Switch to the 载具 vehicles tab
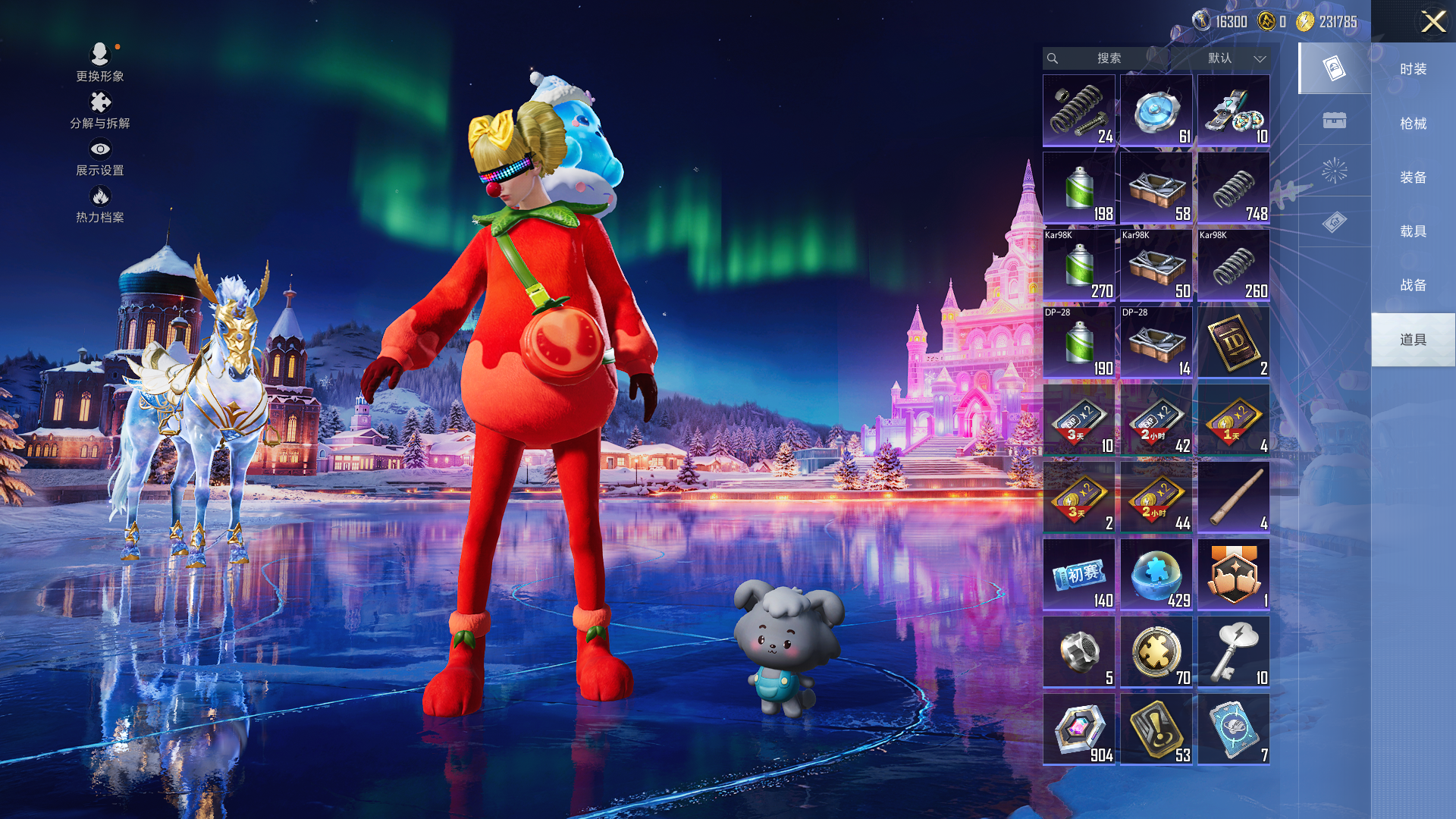The width and height of the screenshot is (1456, 819). click(1413, 231)
